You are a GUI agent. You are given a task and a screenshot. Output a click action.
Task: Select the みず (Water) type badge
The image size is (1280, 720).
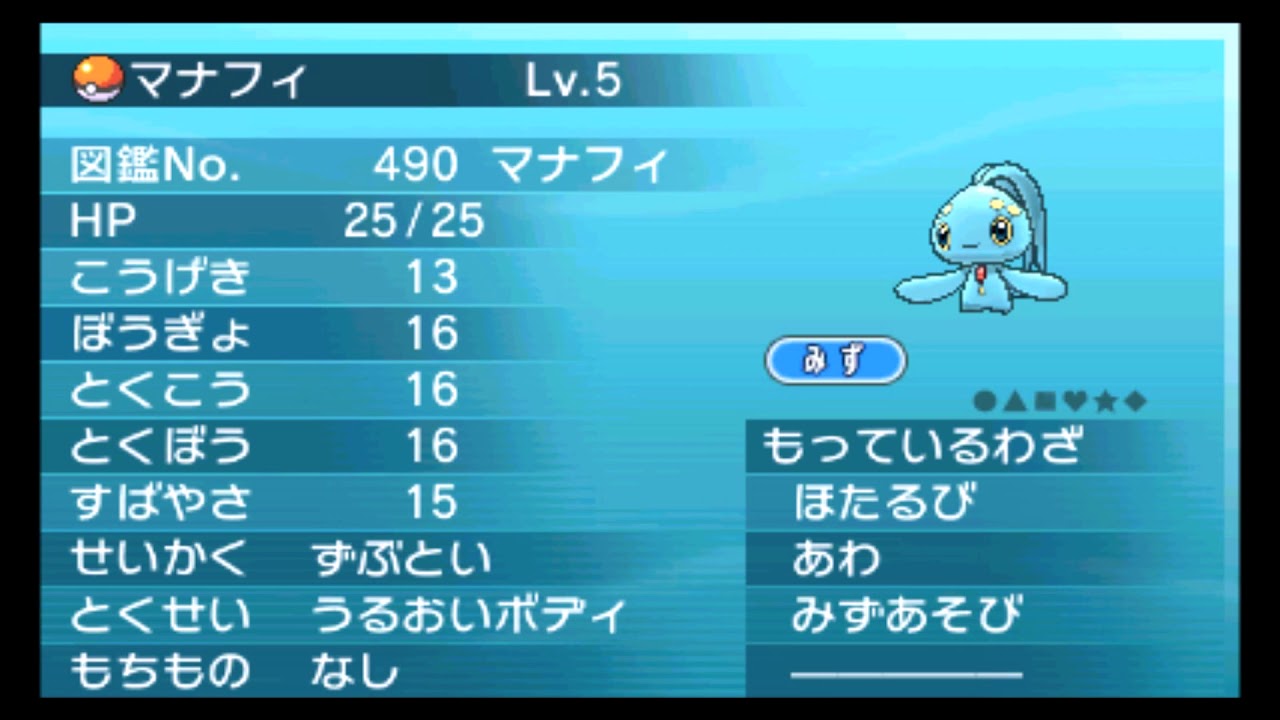coord(836,361)
